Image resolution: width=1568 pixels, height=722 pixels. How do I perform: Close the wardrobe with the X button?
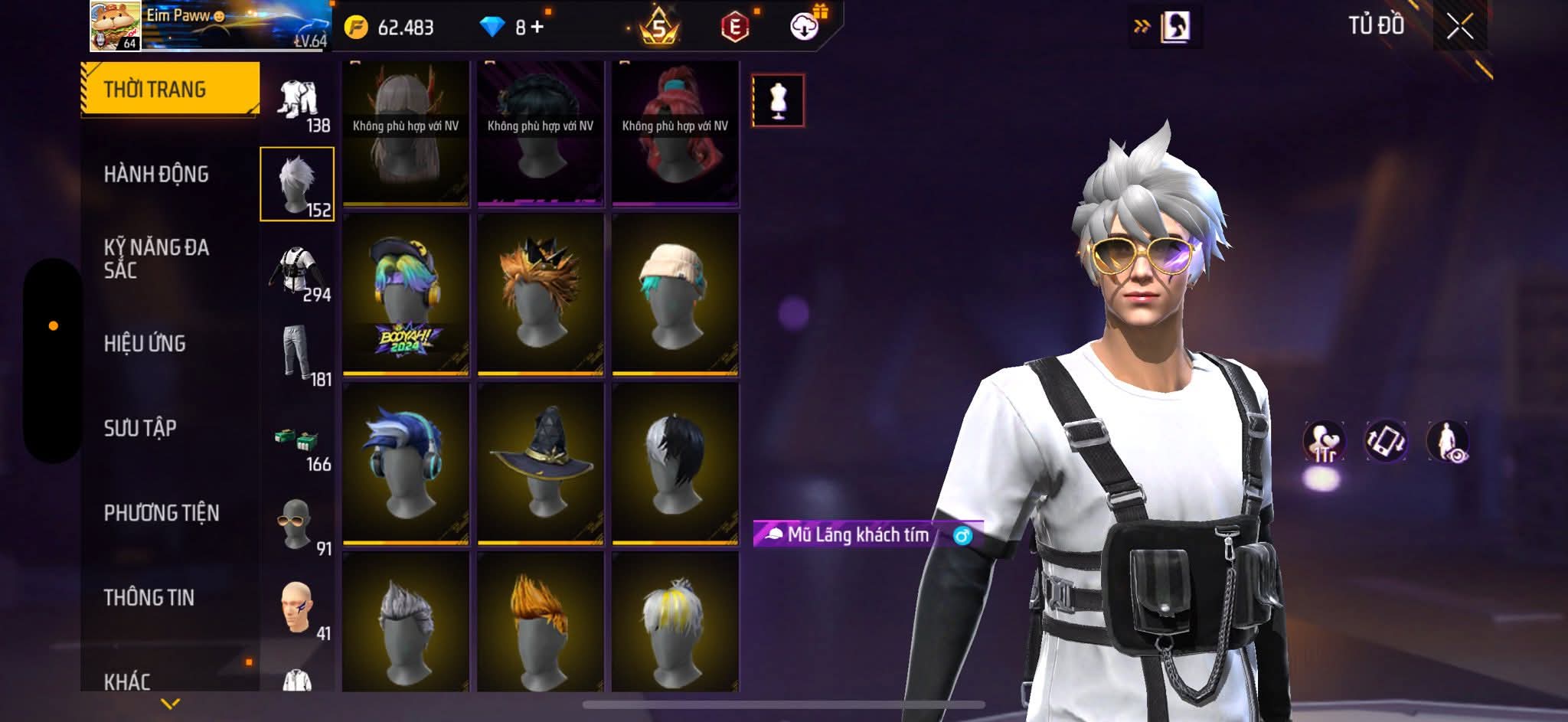pyautogui.click(x=1459, y=28)
